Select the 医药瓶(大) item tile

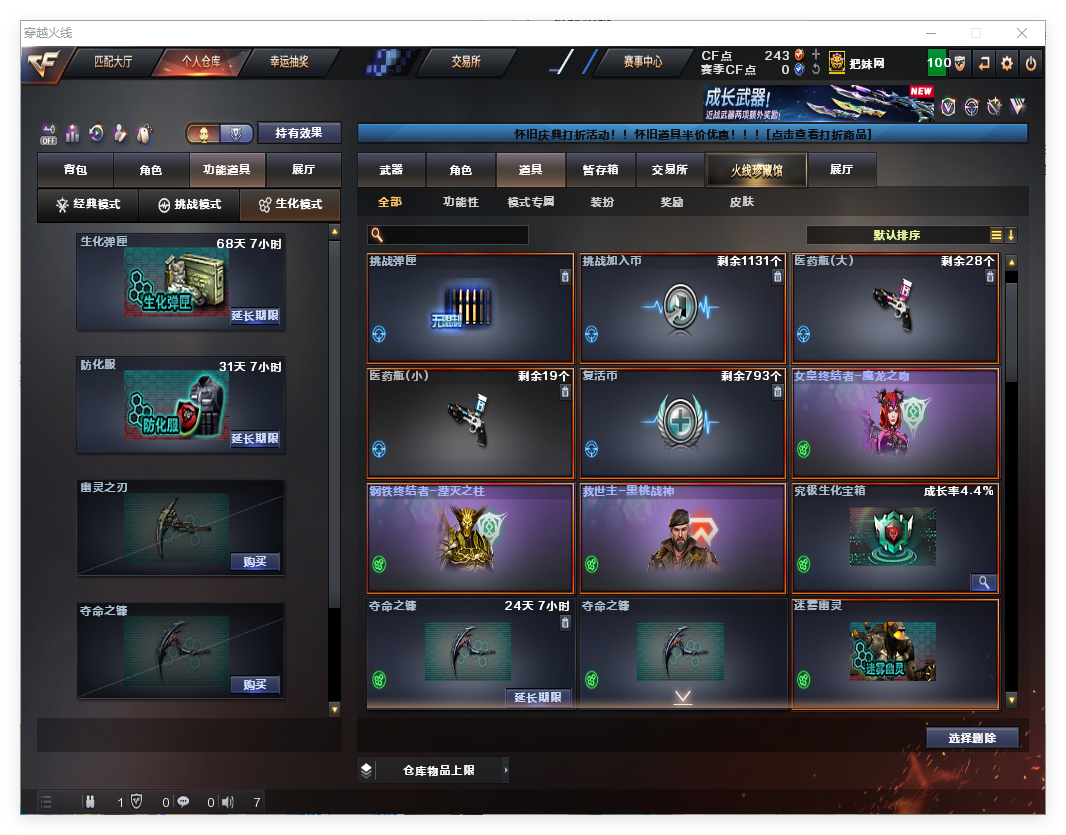[x=895, y=309]
